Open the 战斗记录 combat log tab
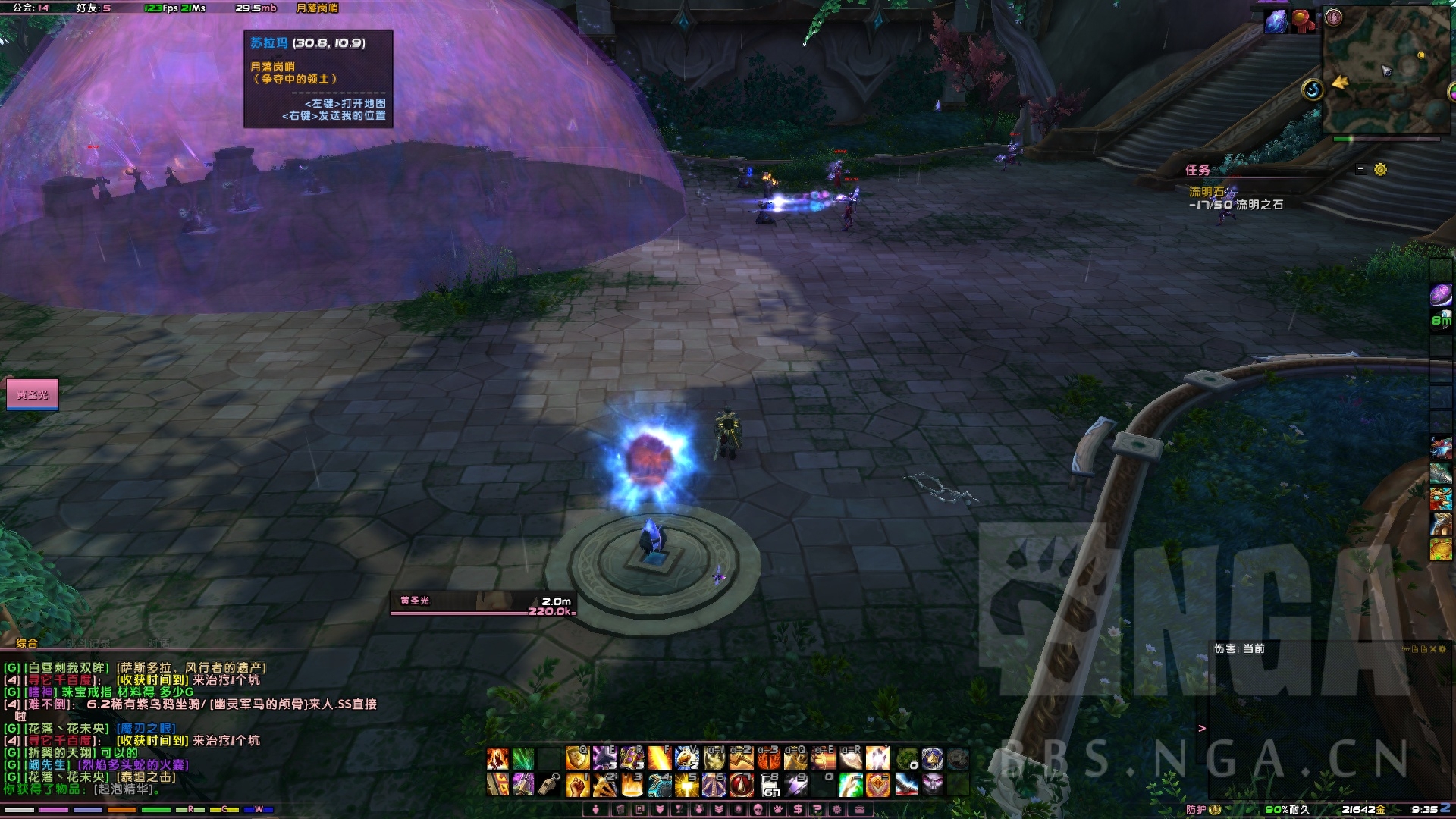The width and height of the screenshot is (1456, 819). (87, 643)
